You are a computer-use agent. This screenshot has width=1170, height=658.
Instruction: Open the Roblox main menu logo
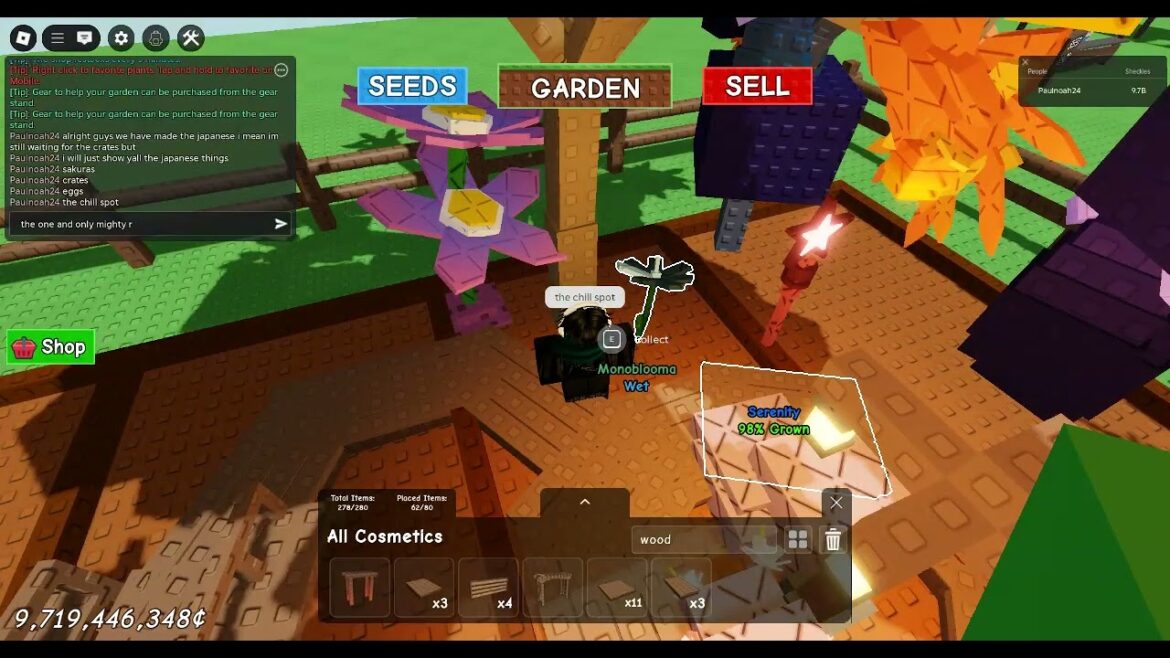pyautogui.click(x=23, y=38)
